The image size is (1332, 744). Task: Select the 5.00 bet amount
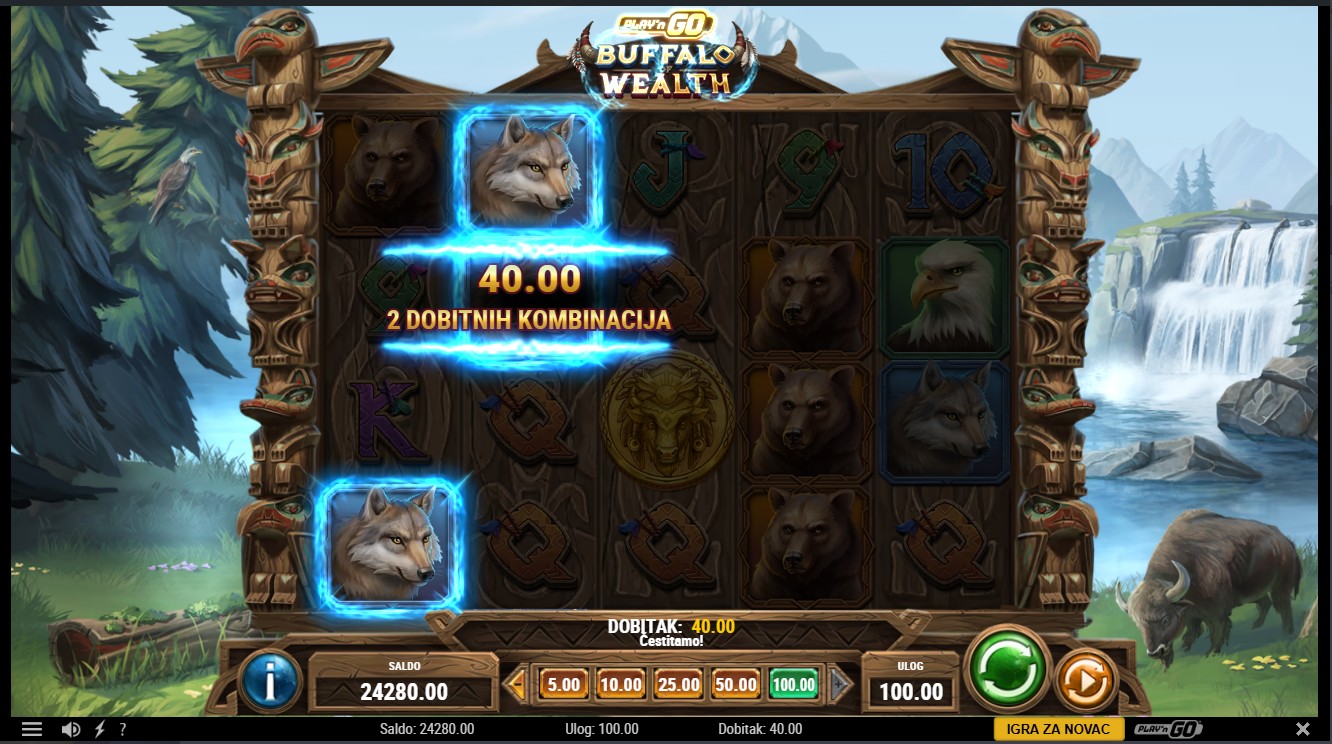click(564, 685)
